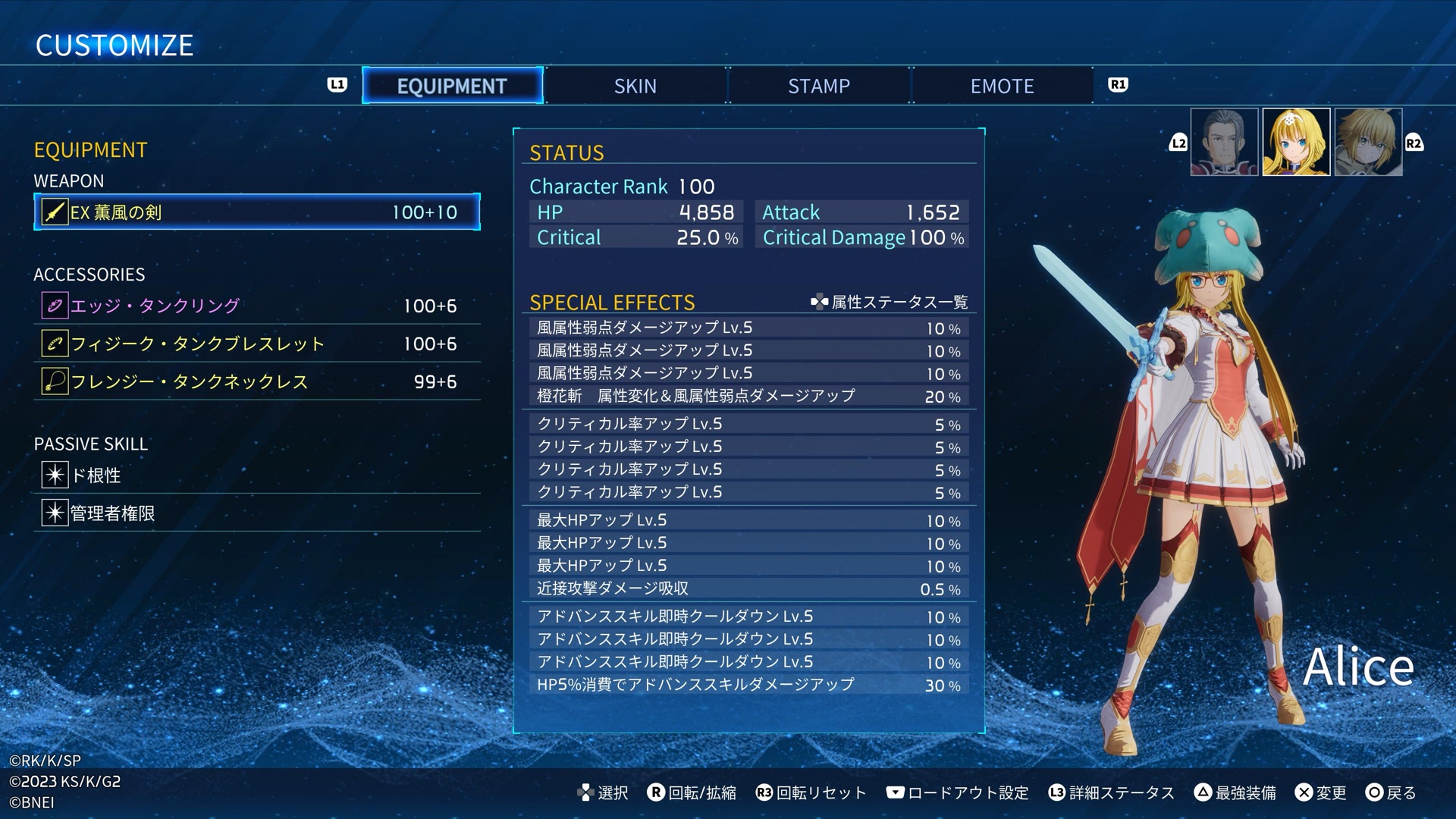
Task: Choose the 管理者権限 passive skill
Action: click(x=256, y=513)
